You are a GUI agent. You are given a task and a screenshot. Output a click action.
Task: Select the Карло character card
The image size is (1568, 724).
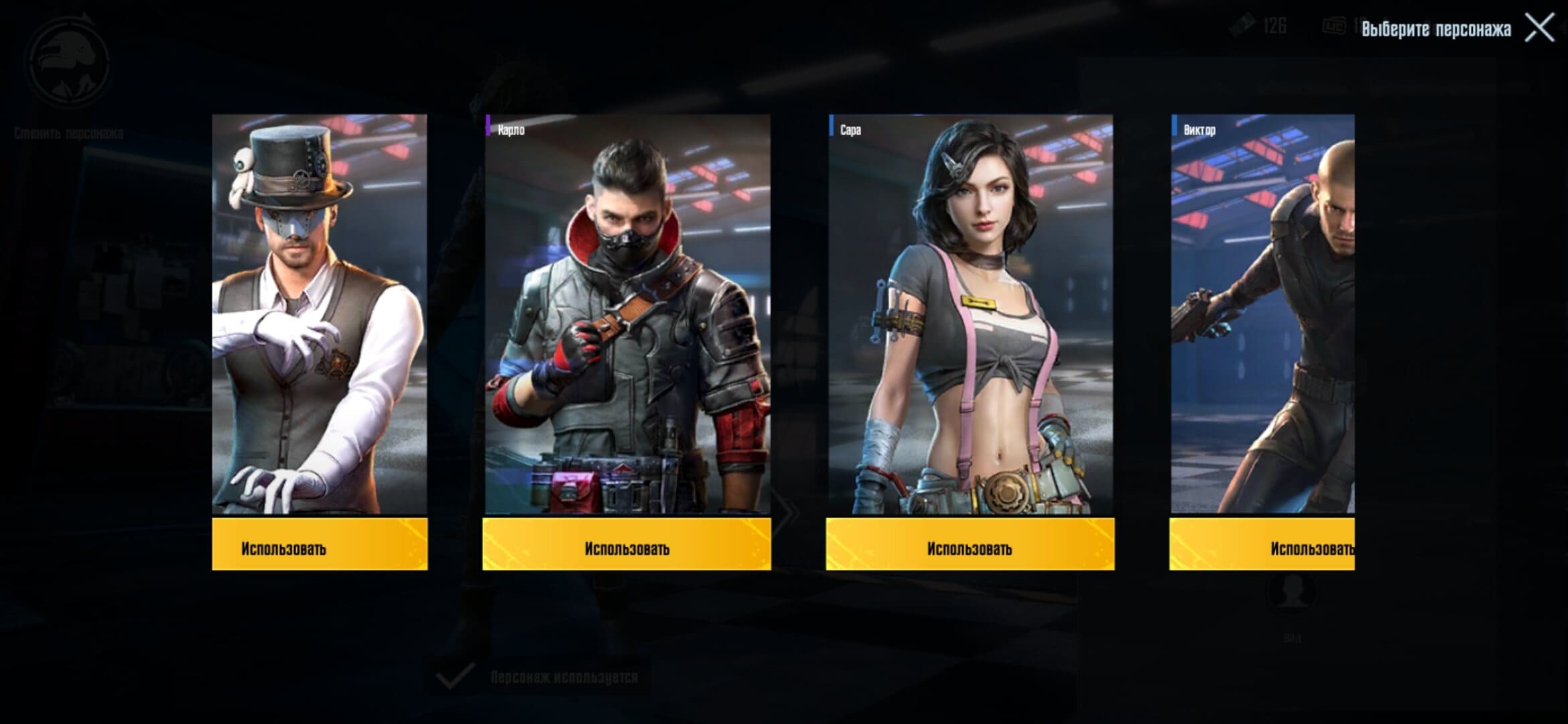click(x=627, y=314)
